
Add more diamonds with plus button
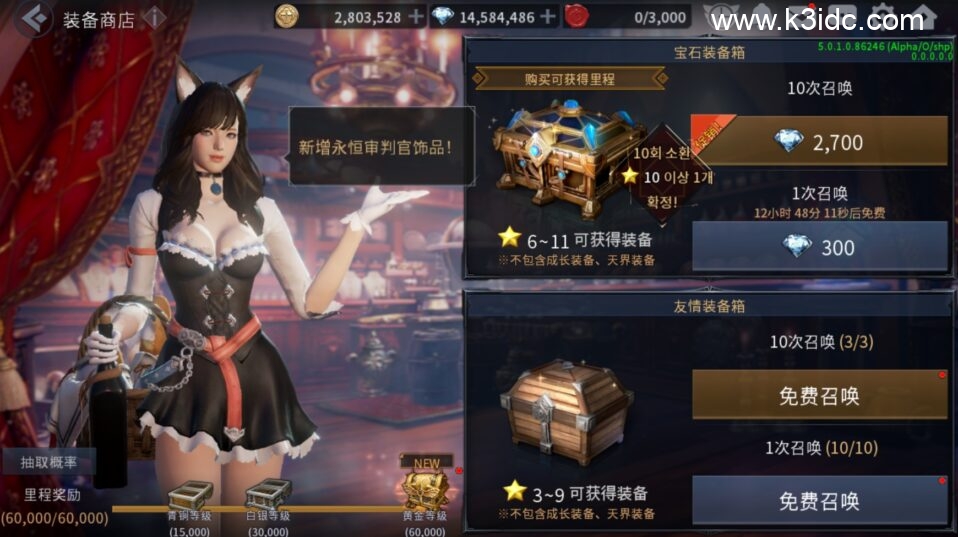click(546, 16)
